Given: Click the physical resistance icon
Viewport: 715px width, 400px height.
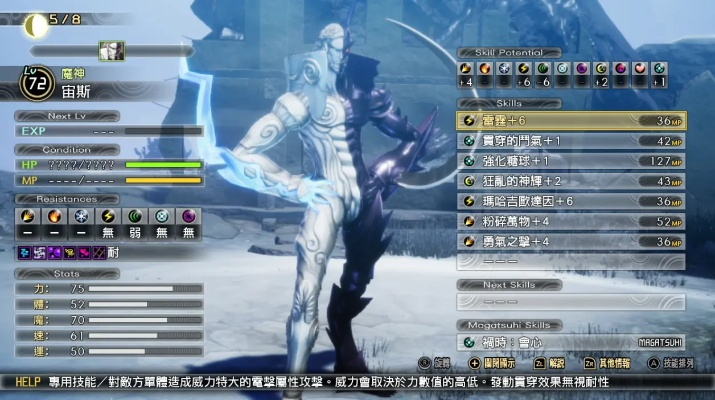Looking at the screenshot, I should (27, 215).
